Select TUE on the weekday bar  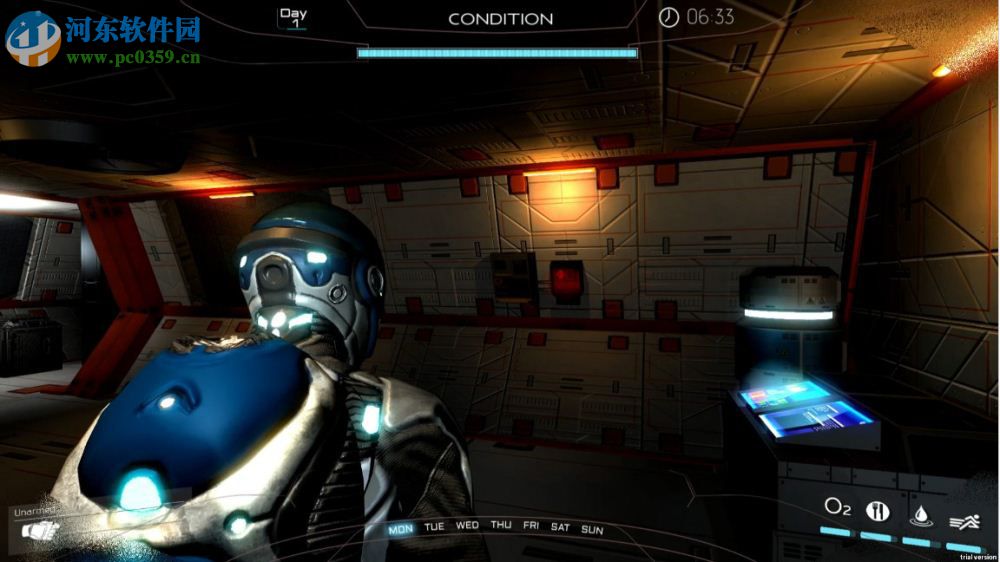pos(434,527)
